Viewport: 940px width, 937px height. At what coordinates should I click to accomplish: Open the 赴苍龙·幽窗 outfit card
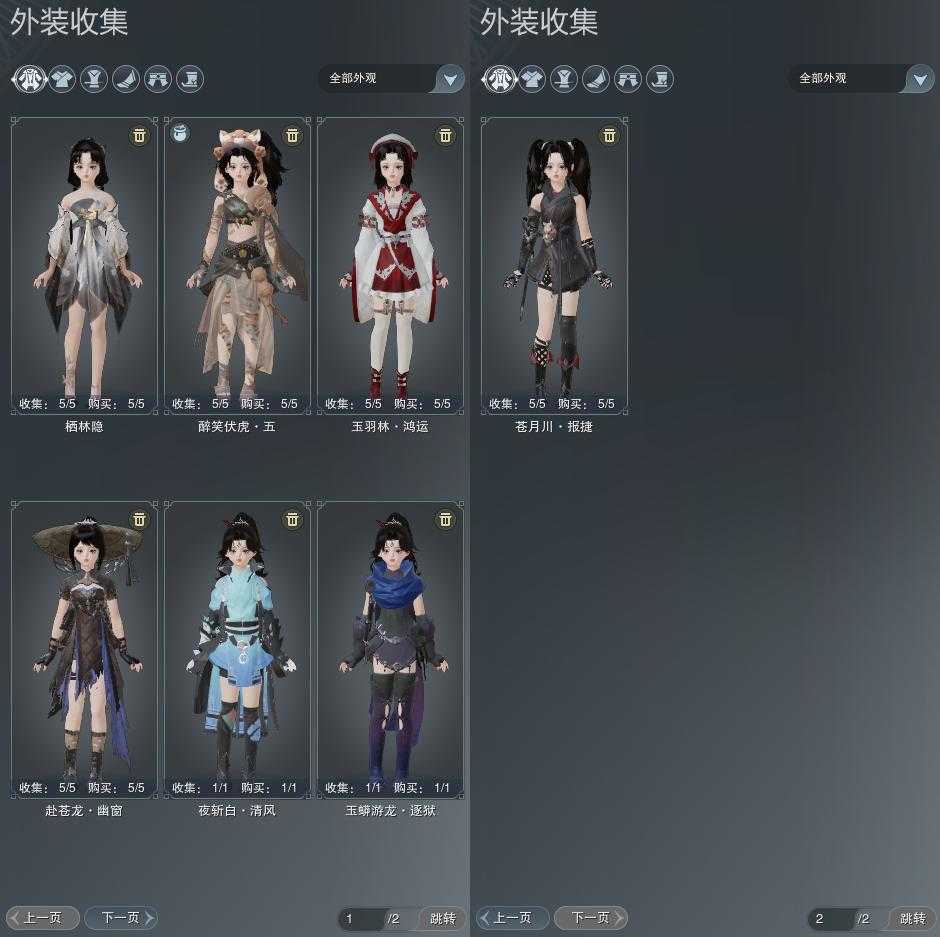[x=85, y=650]
